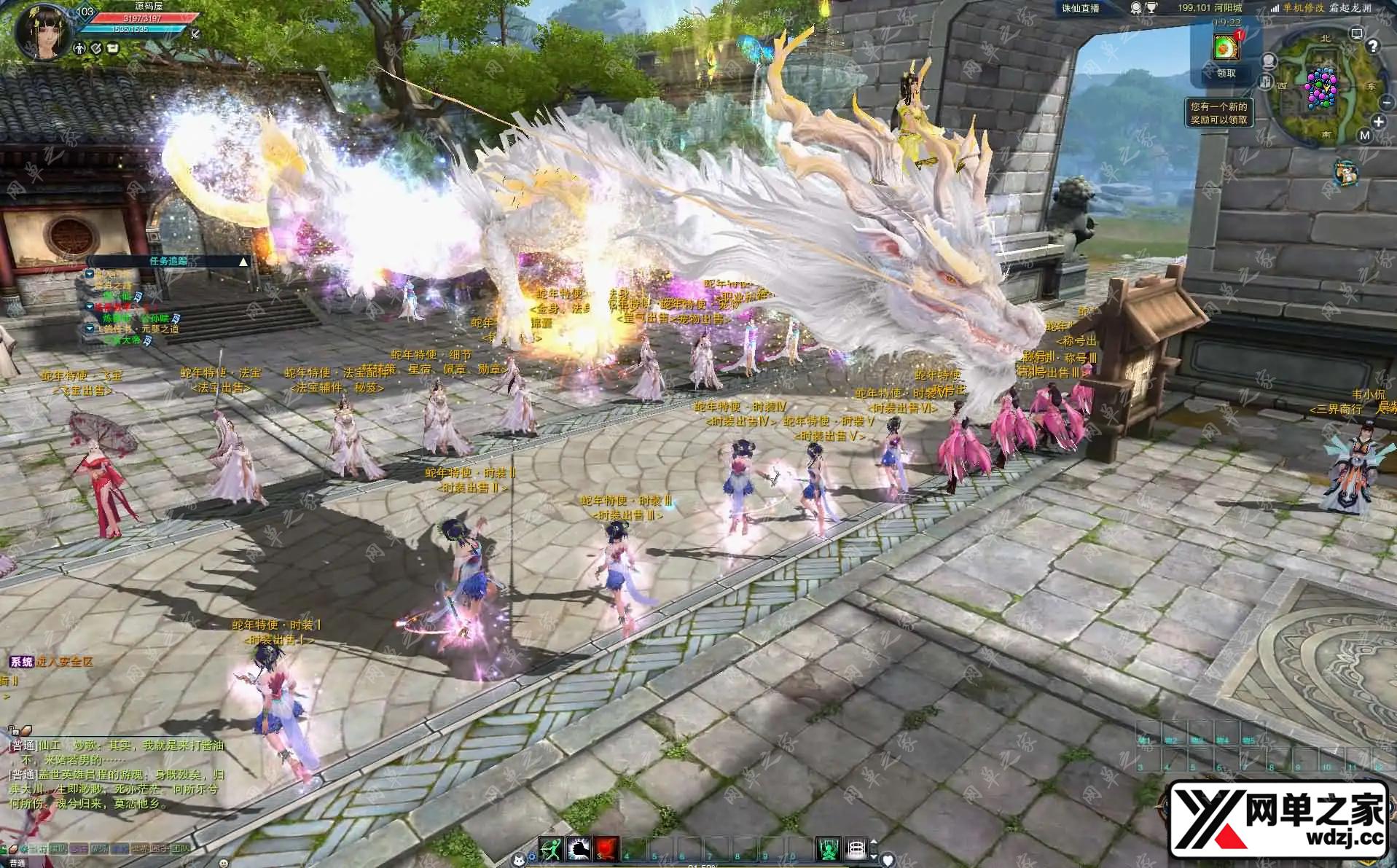Click the monitor icon above the minimap
1397x868 pixels.
[x=1356, y=34]
